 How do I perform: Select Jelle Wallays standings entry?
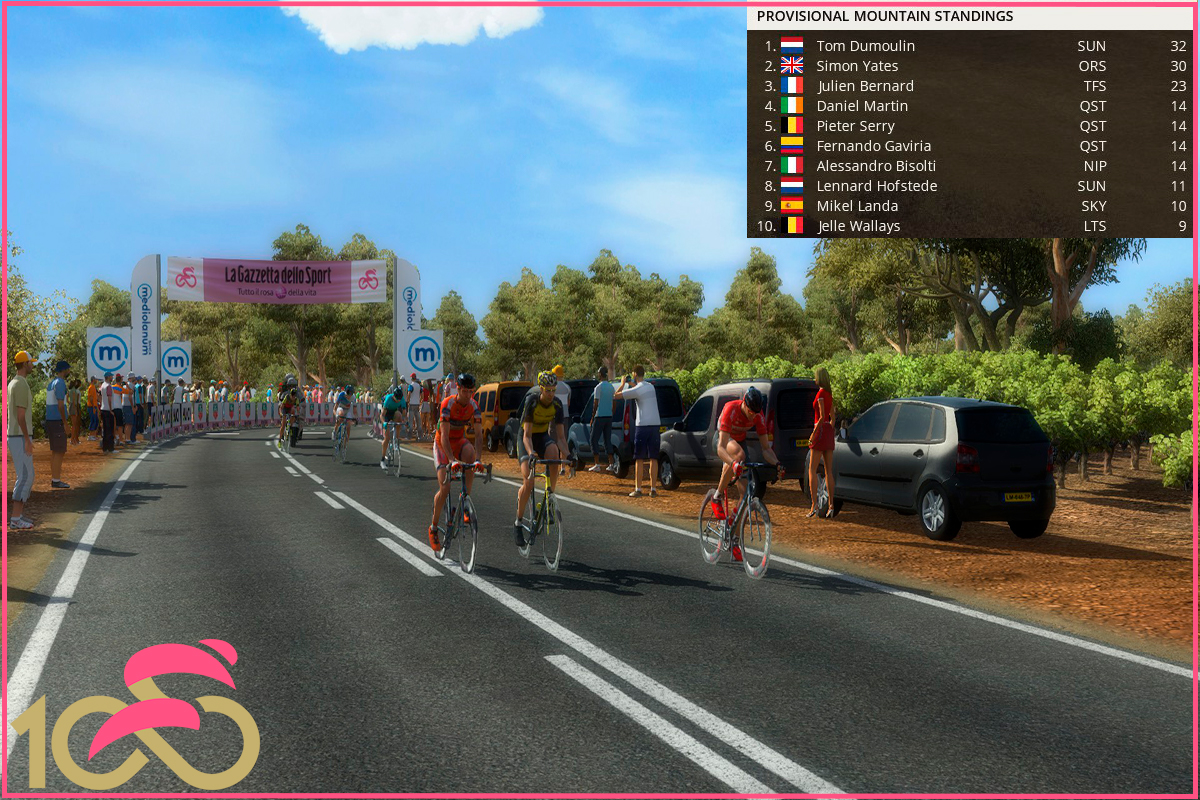(858, 226)
